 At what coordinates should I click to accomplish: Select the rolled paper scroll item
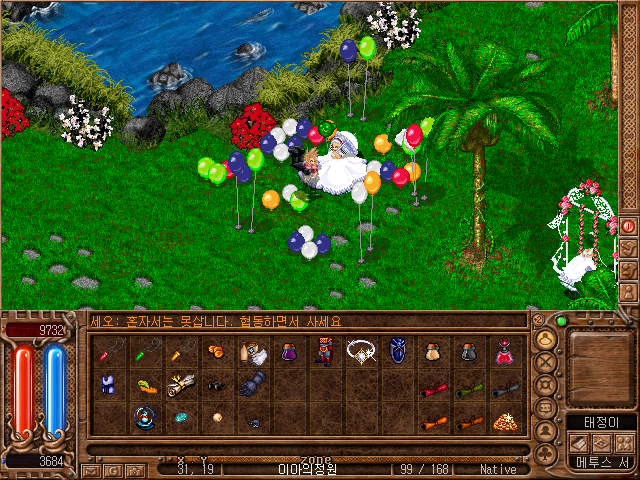(x=181, y=386)
